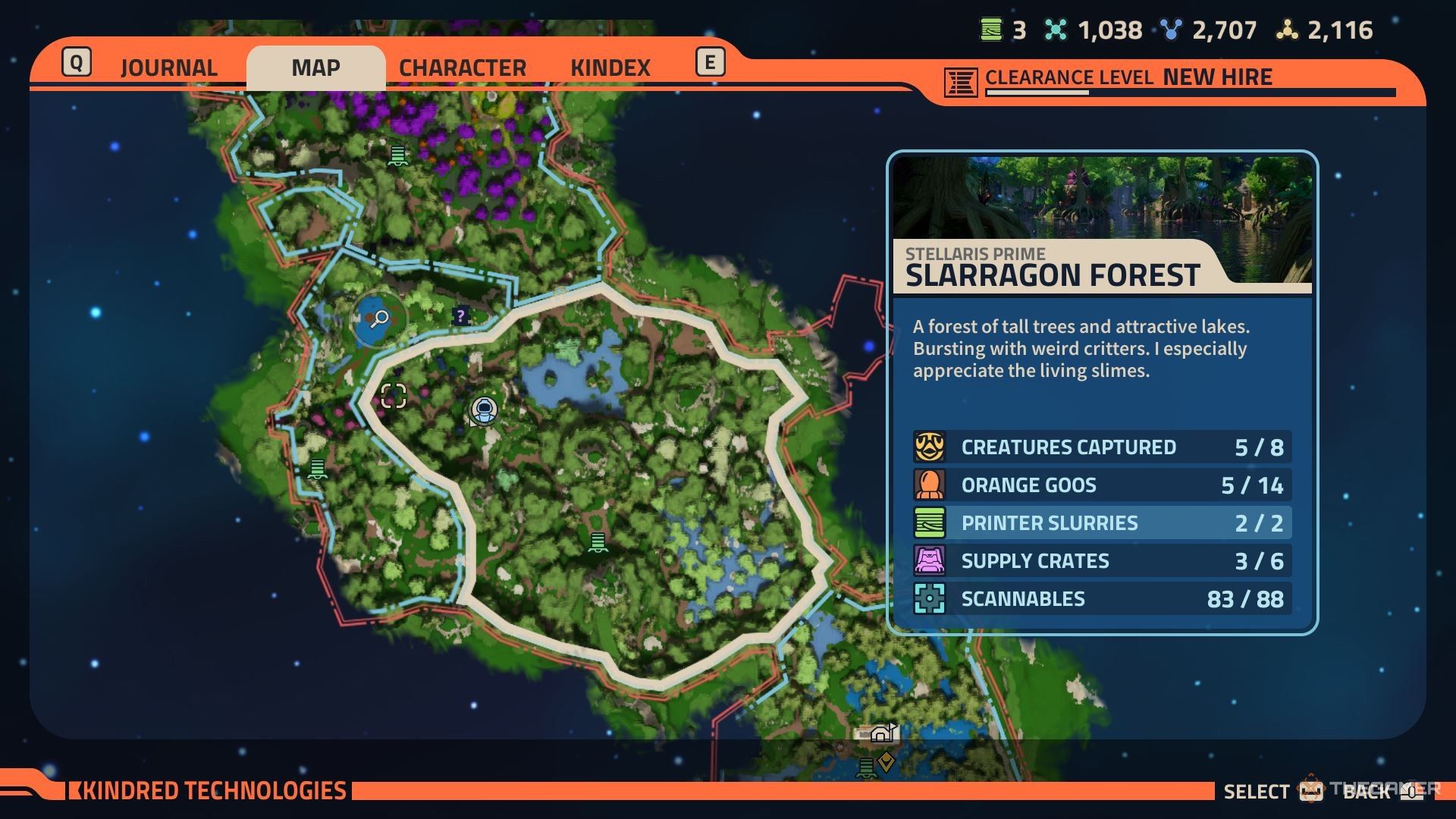
Task: Select the Supply Crates row
Action: click(1102, 561)
